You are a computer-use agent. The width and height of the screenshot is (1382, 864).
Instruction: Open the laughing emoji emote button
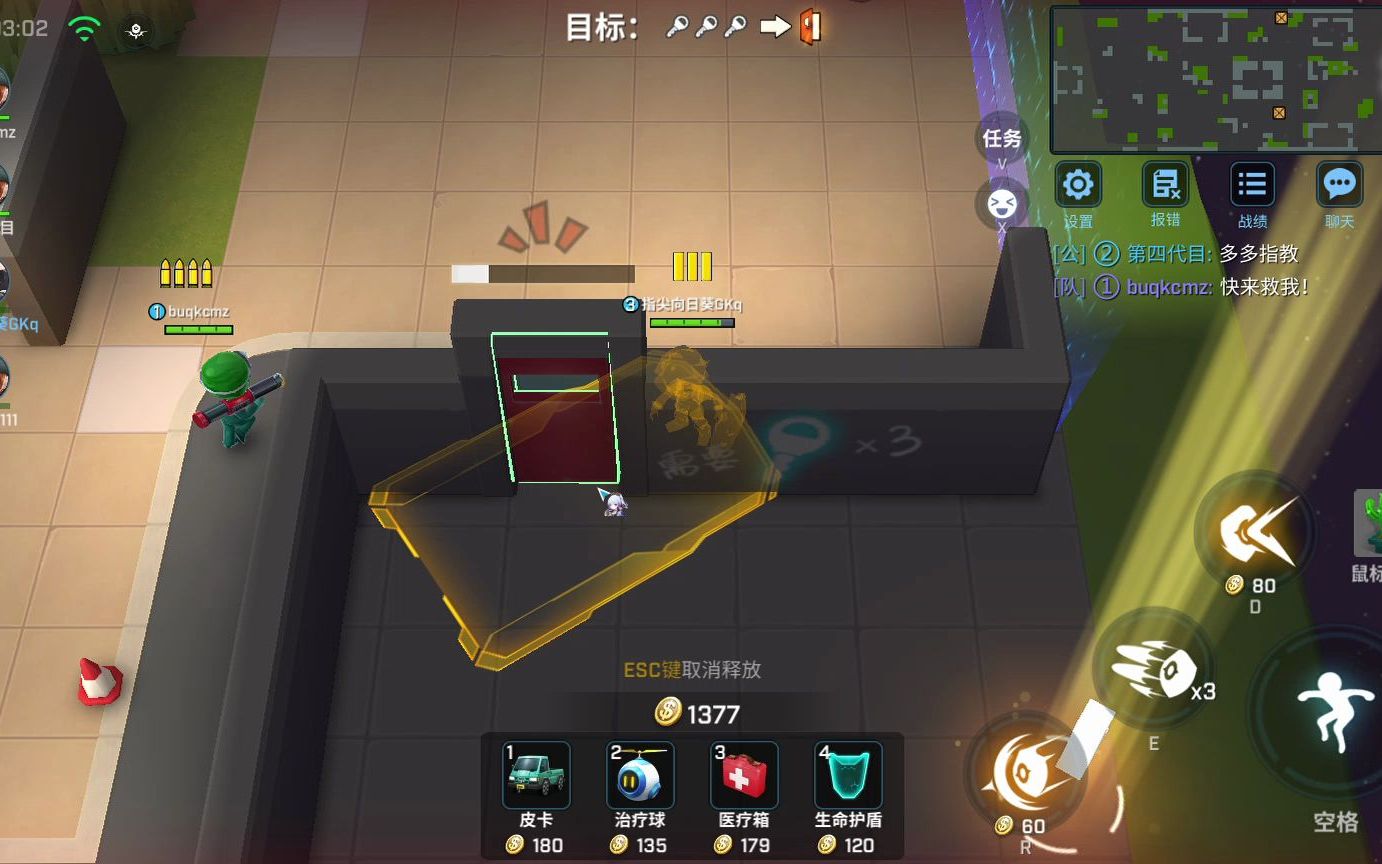pyautogui.click(x=1001, y=204)
